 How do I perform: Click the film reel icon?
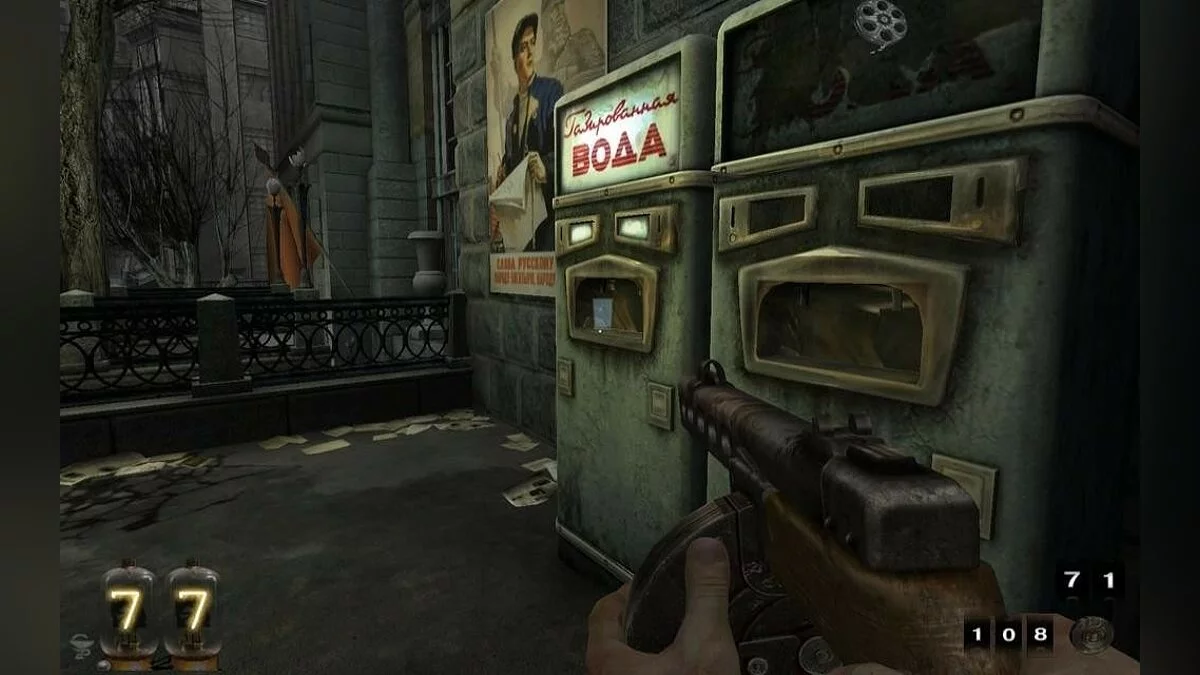[880, 21]
